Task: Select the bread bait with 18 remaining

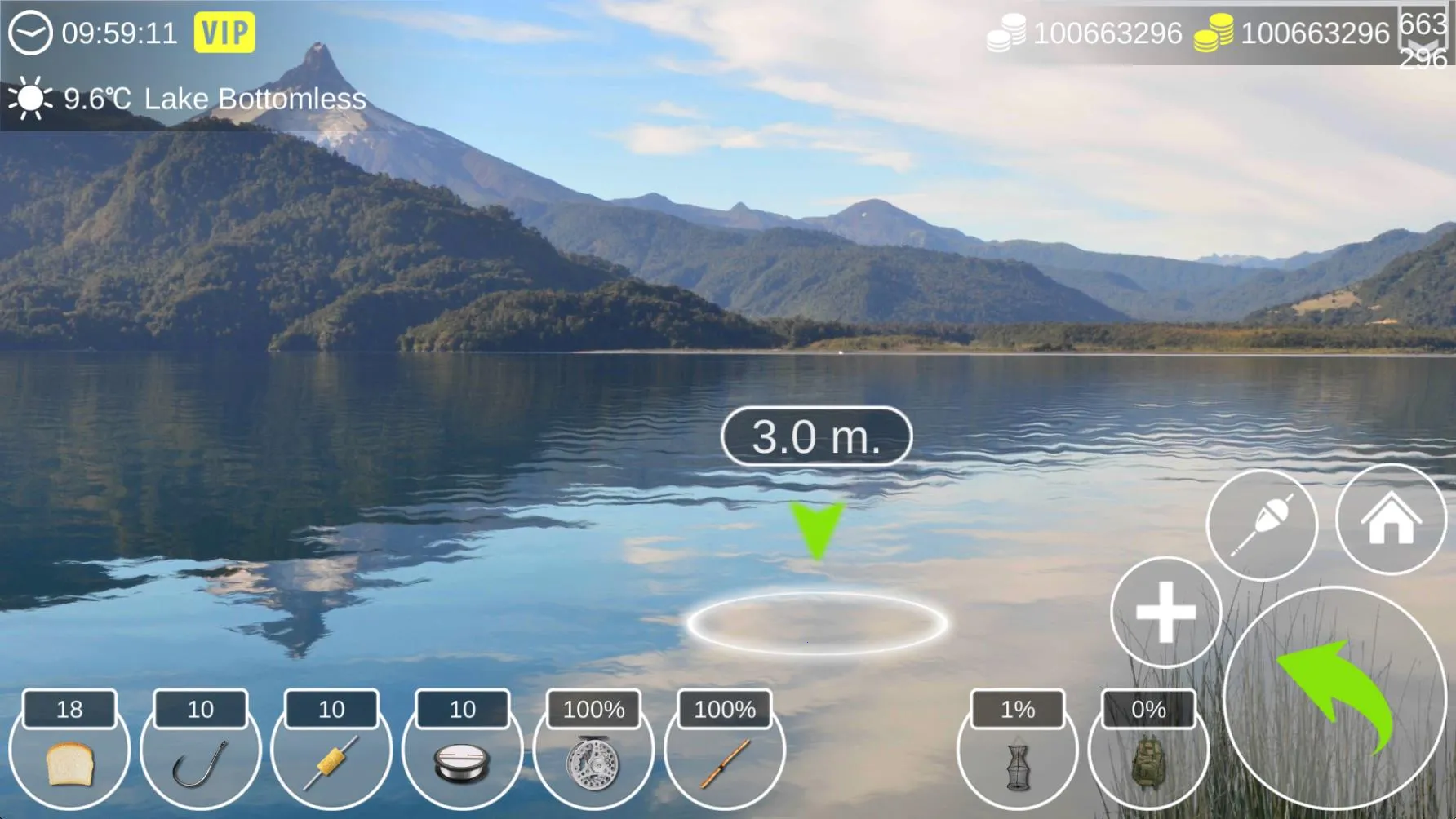Action: [69, 763]
